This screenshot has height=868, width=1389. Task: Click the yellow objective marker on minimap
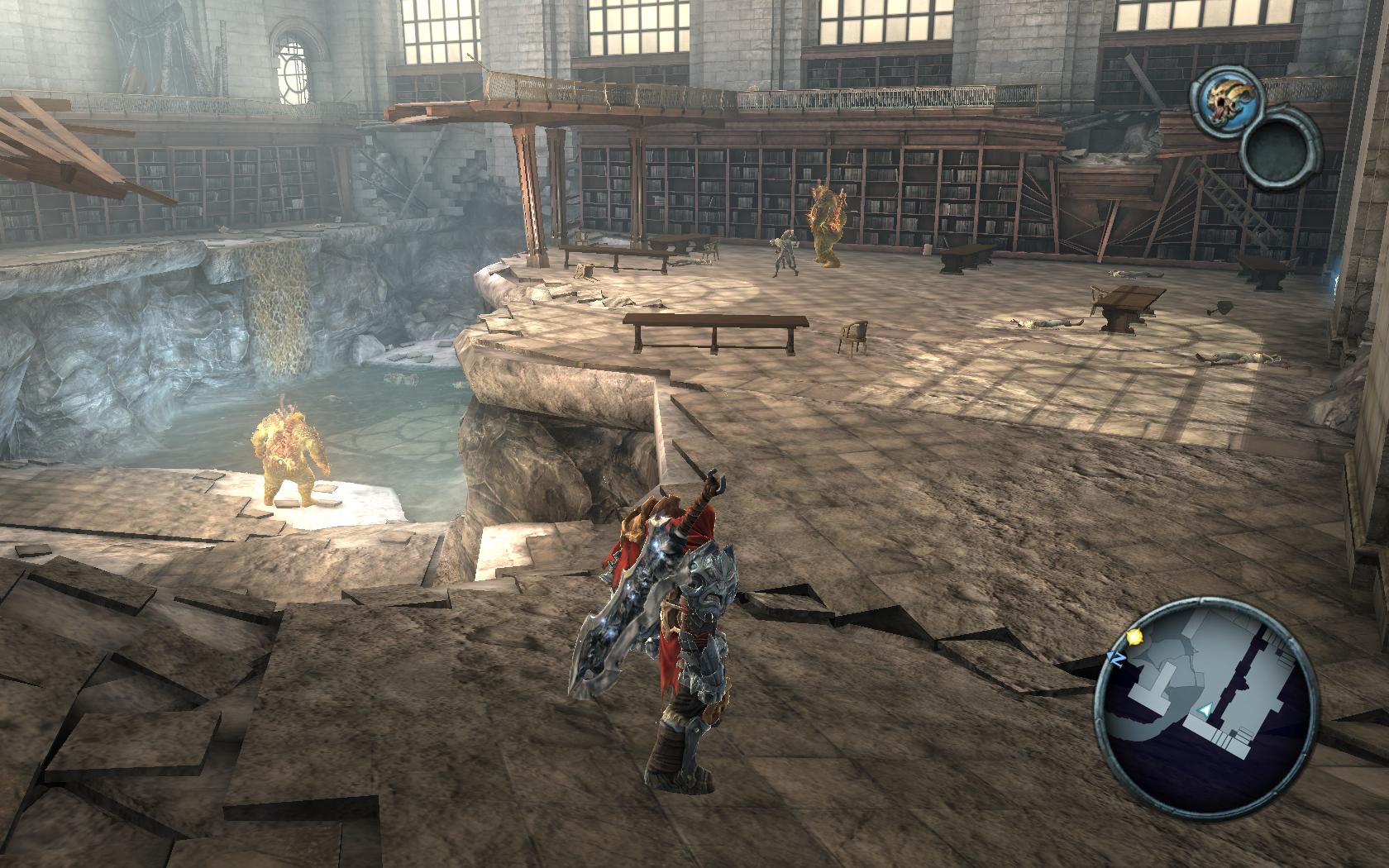[1134, 637]
